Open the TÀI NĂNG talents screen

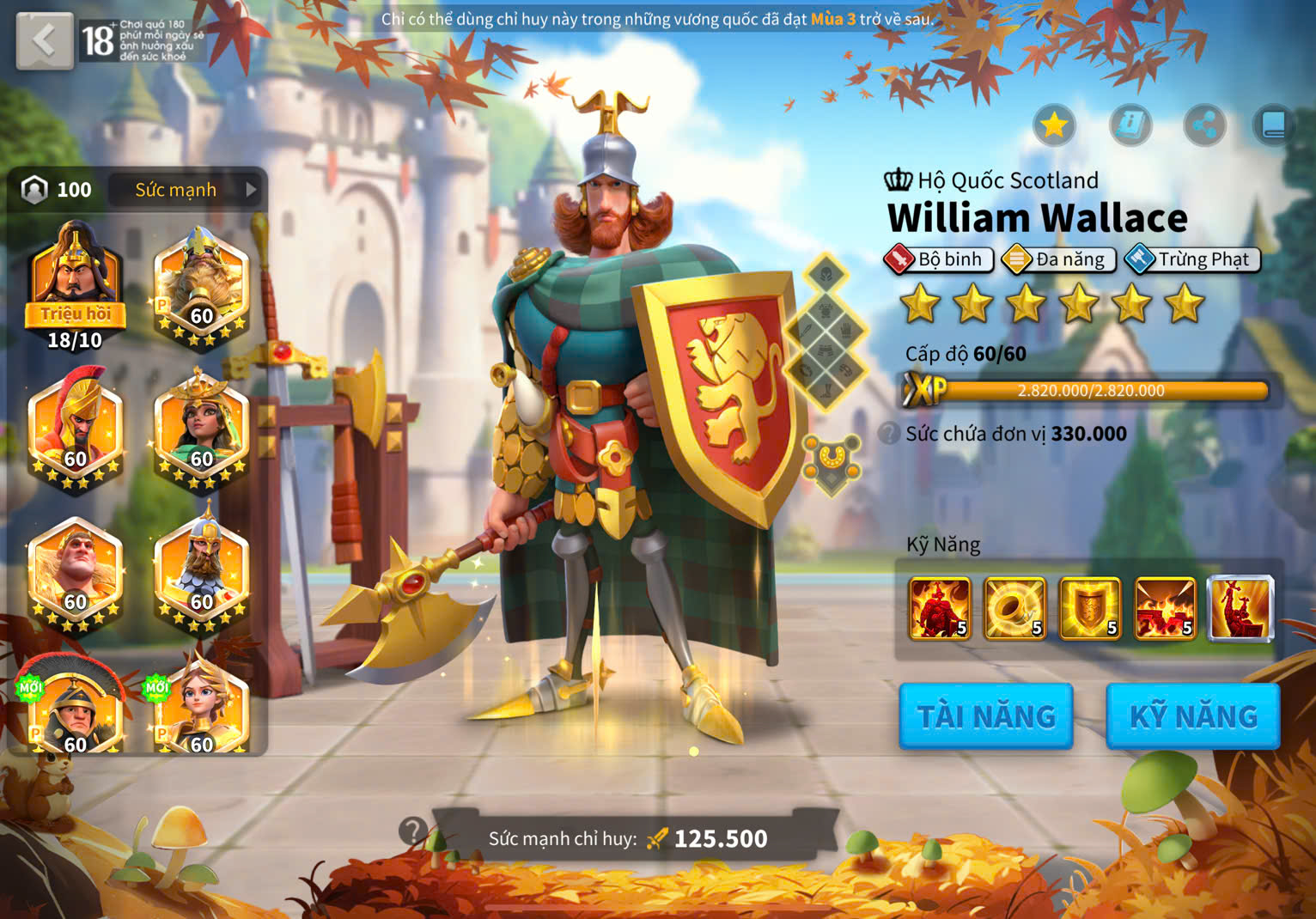pos(985,716)
